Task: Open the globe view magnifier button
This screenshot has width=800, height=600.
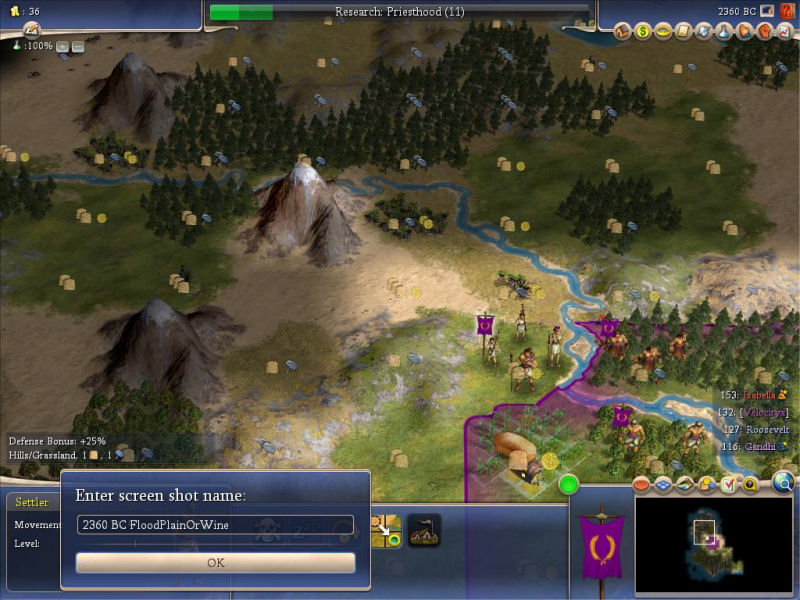Action: click(x=783, y=484)
